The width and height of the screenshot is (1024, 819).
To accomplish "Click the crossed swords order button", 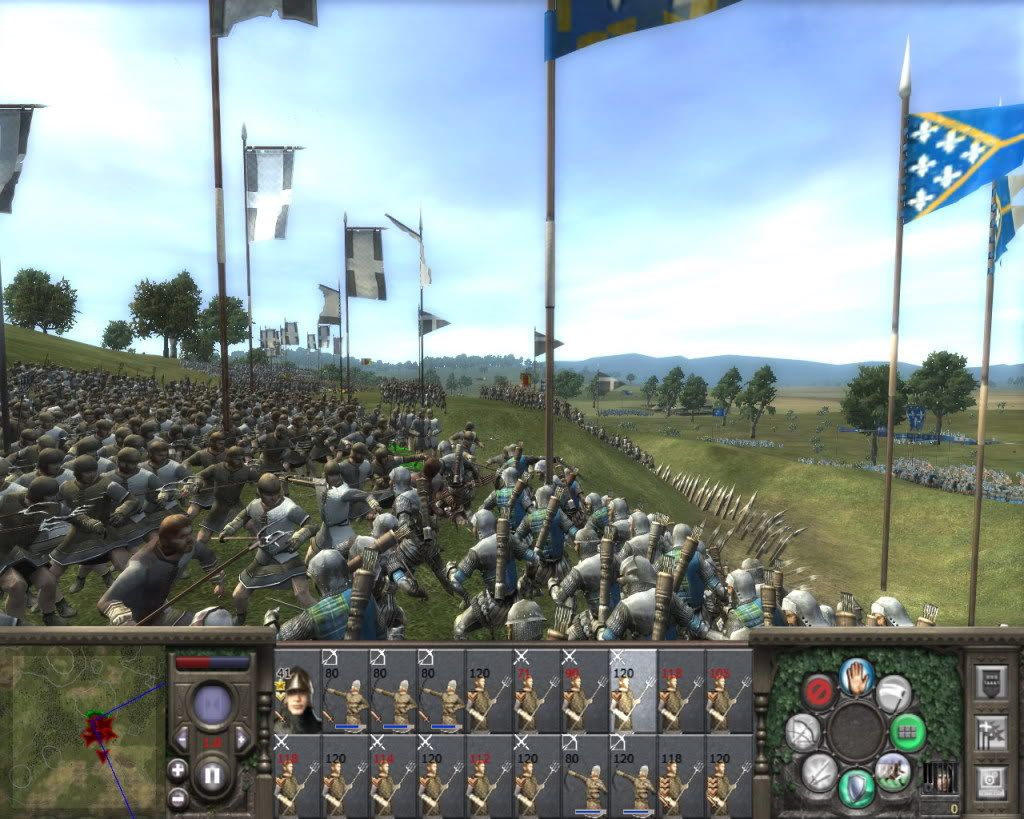I will click(820, 772).
